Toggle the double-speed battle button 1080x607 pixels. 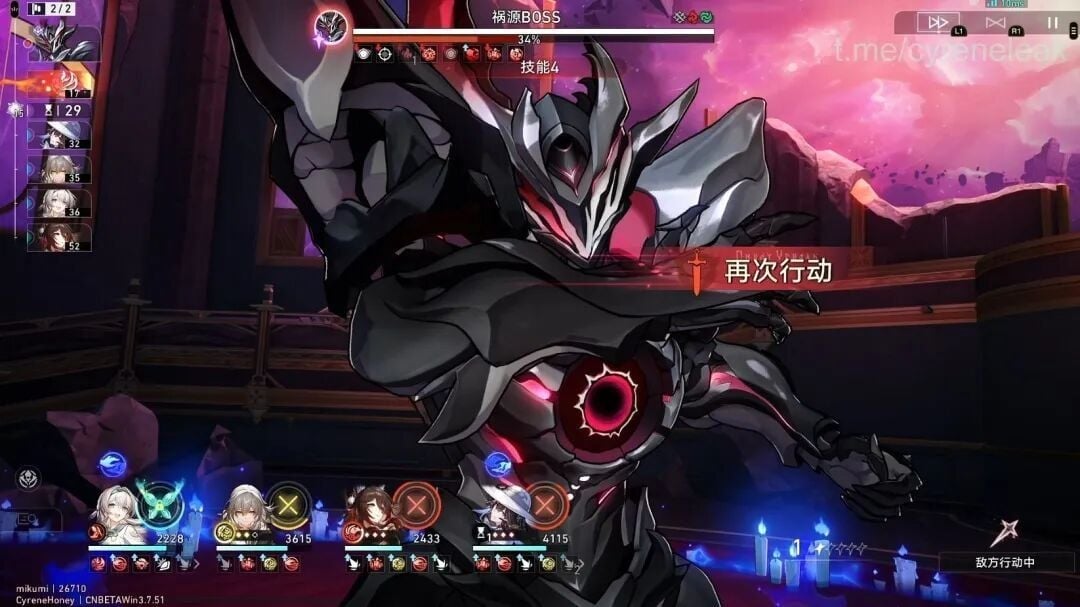pyautogui.click(x=938, y=22)
